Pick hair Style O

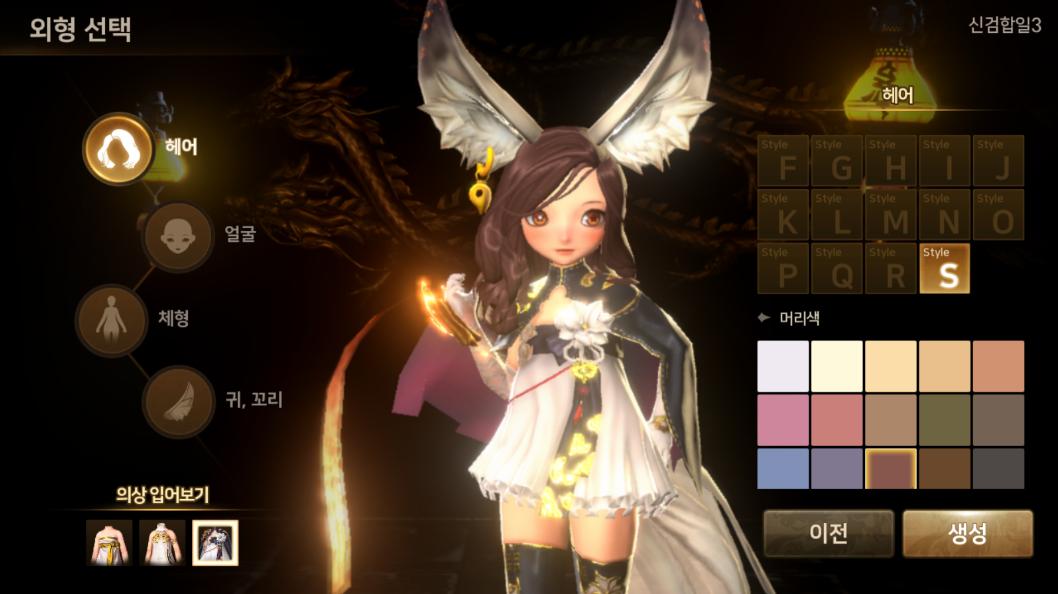pyautogui.click(x=999, y=215)
